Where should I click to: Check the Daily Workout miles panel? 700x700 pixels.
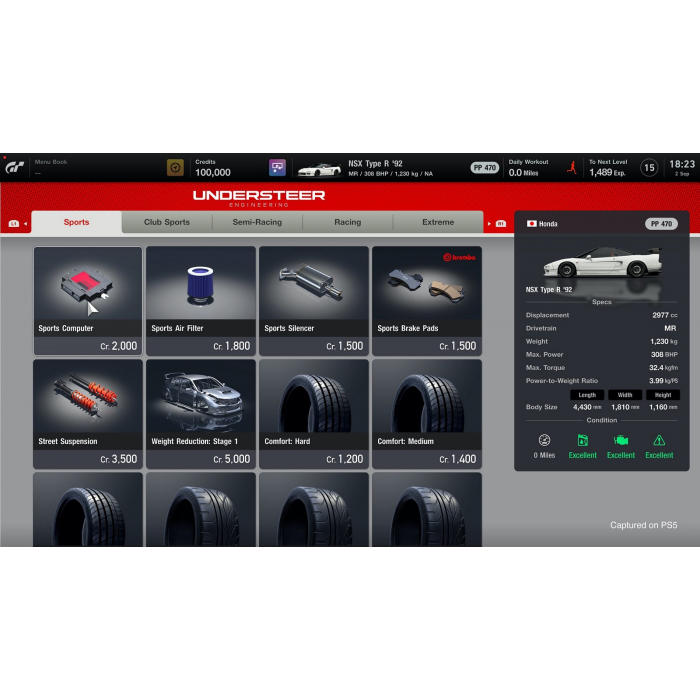point(530,167)
